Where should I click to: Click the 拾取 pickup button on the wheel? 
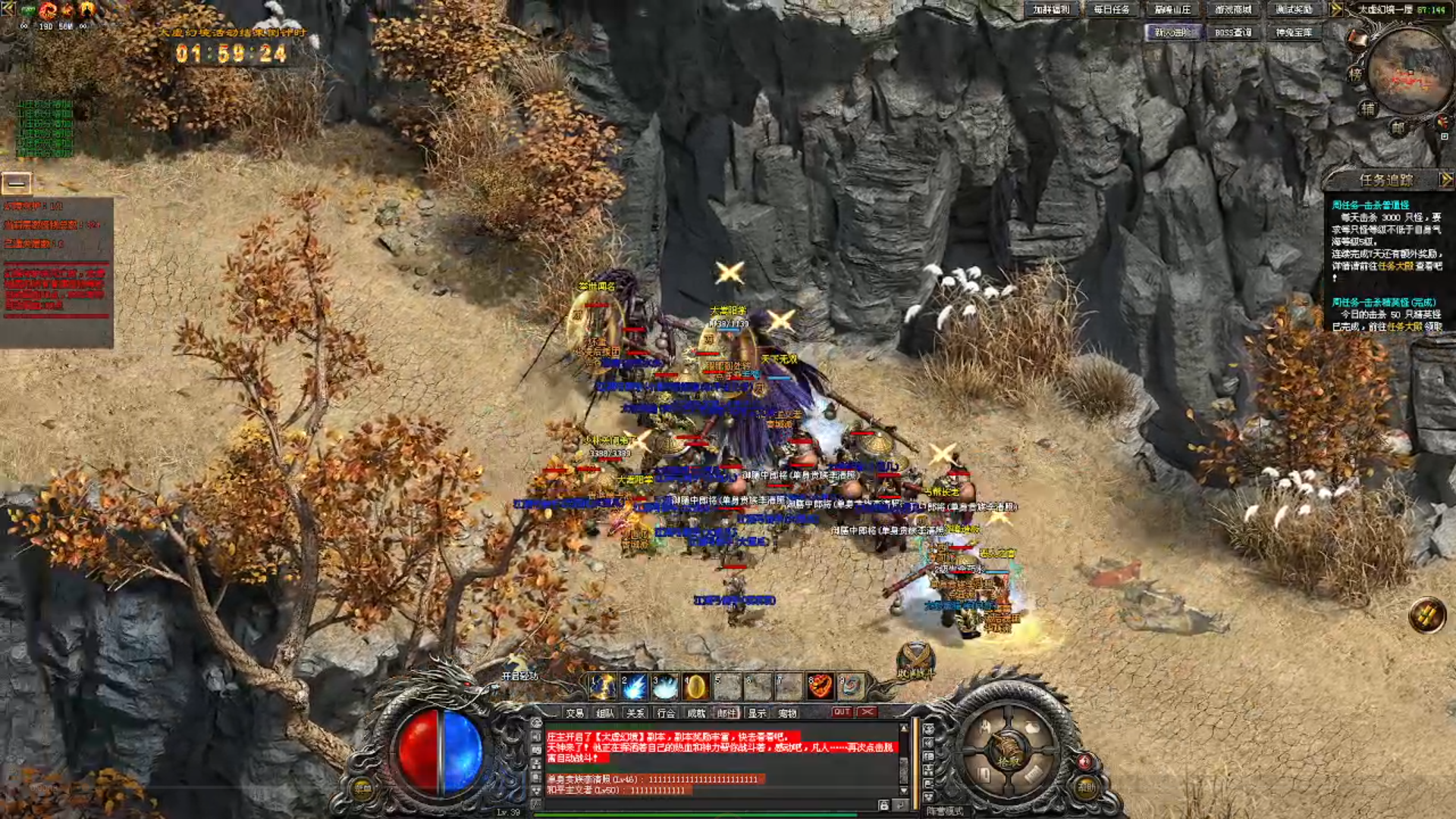coord(1008,759)
